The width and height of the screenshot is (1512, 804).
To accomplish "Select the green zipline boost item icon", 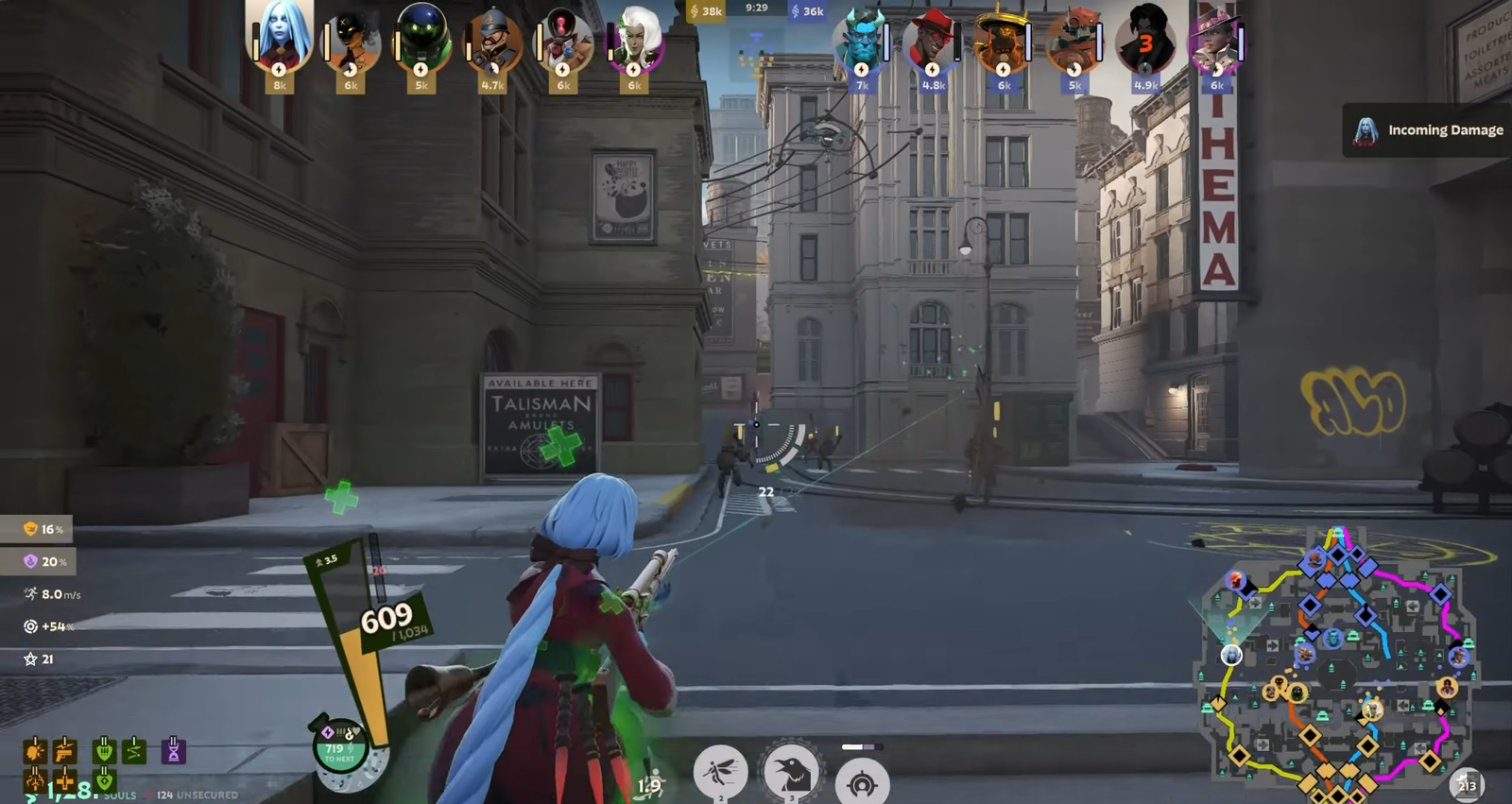I will point(134,750).
